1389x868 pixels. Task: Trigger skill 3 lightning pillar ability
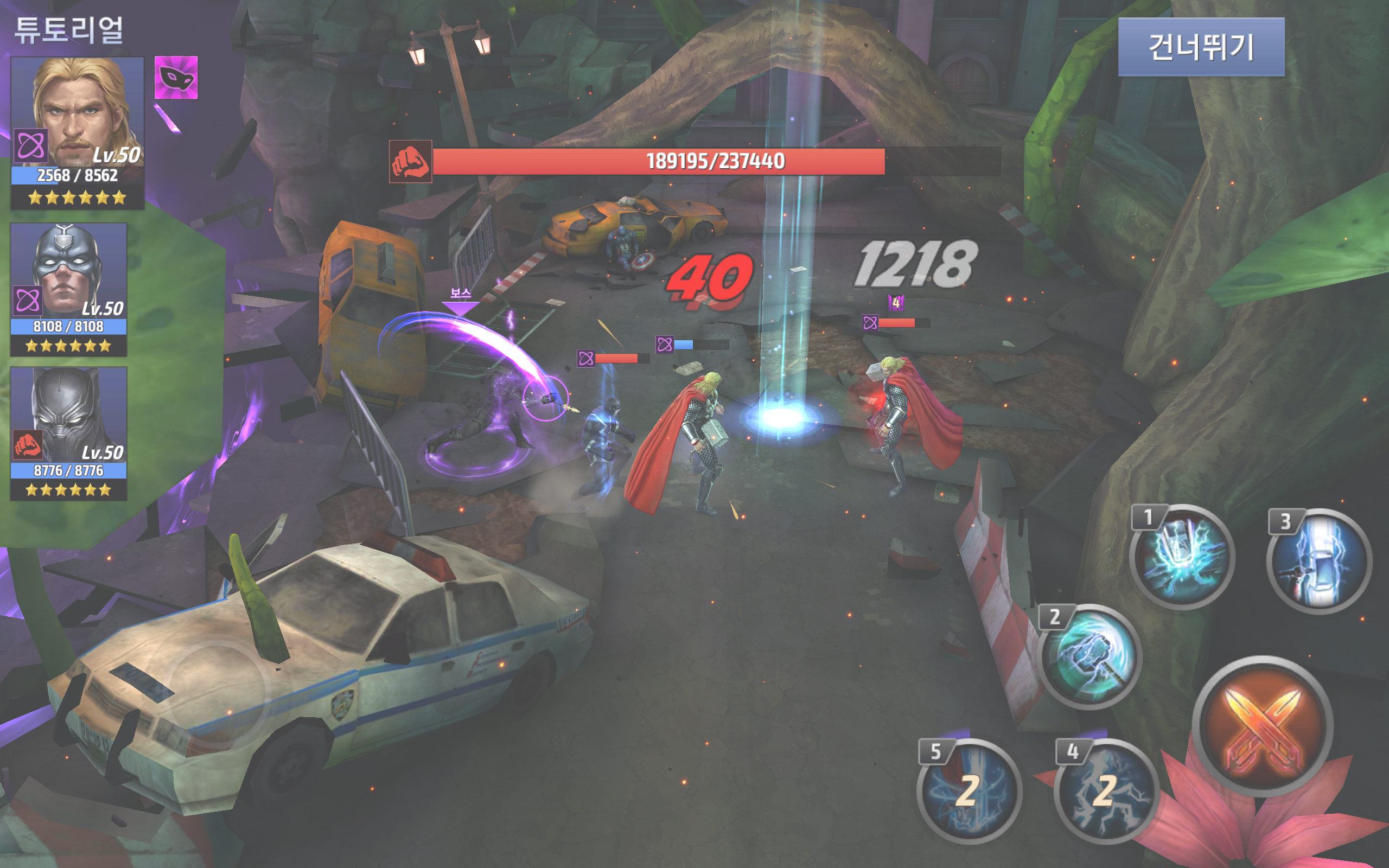(1318, 560)
